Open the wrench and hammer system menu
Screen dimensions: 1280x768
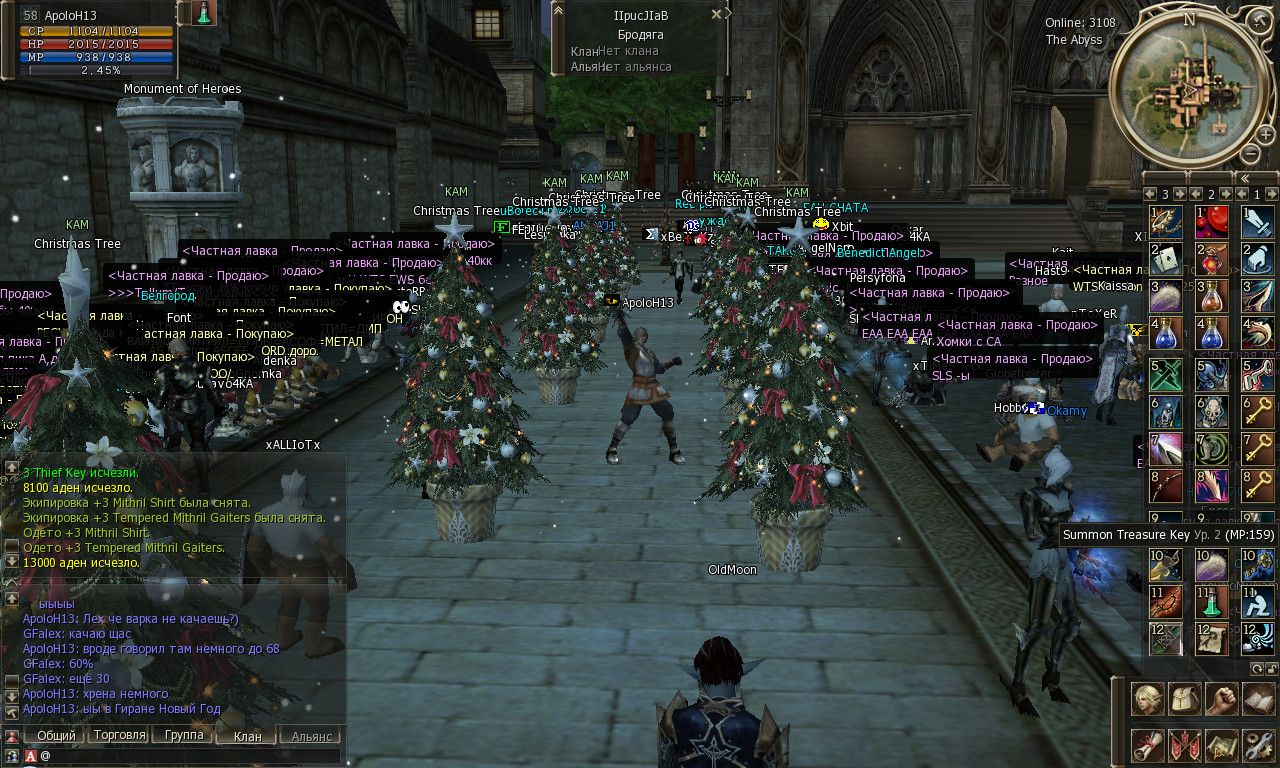tap(1259, 745)
